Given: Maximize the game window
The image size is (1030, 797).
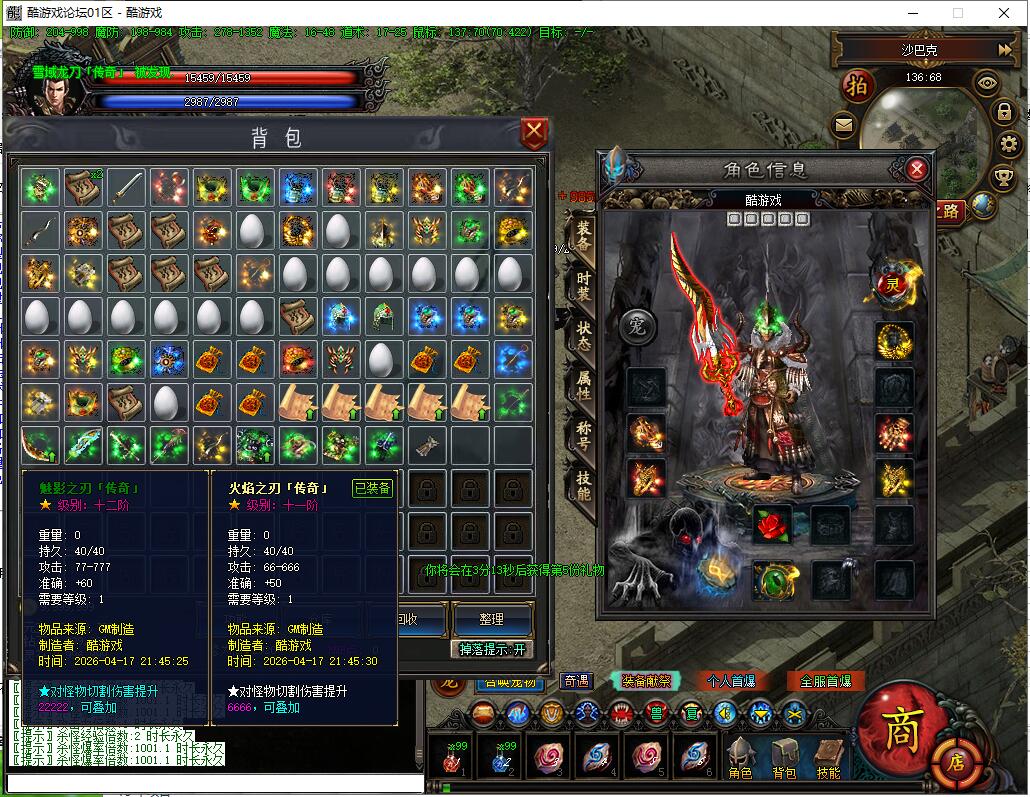Looking at the screenshot, I should (x=957, y=13).
